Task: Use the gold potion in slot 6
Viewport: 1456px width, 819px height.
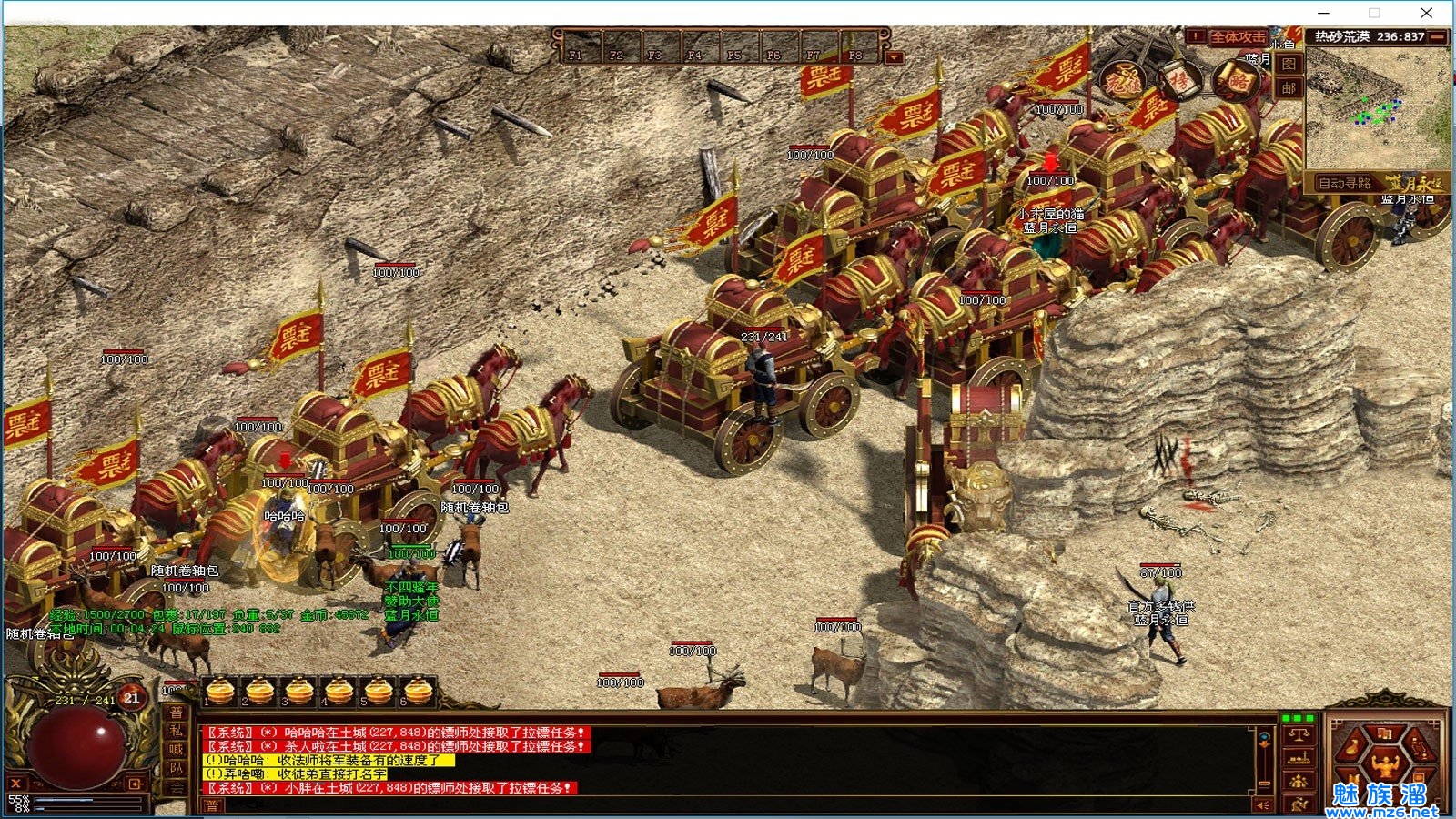Action: point(418,692)
